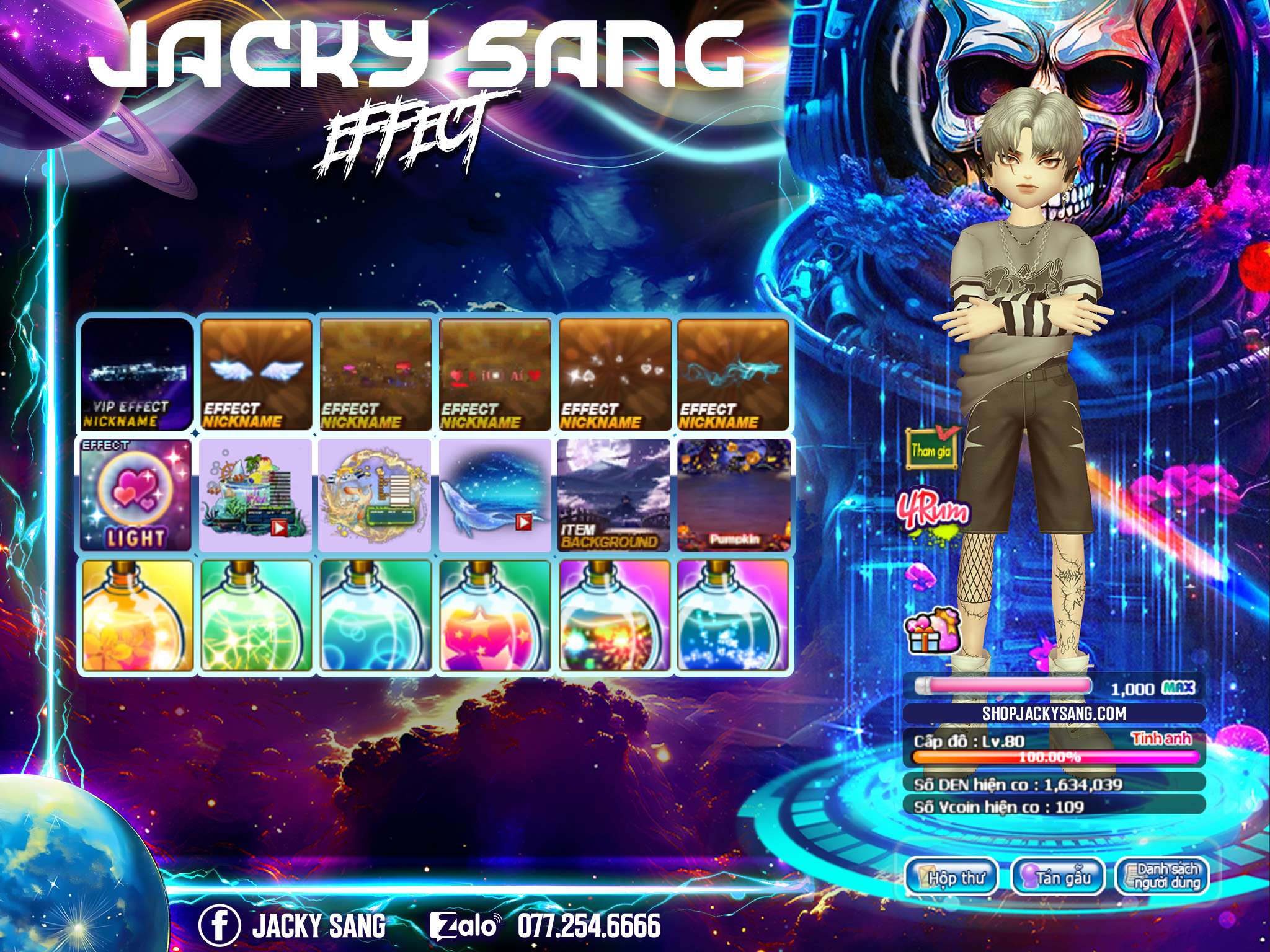Viewport: 1270px width, 952px height.
Task: Pick the moonlit Item Background tile
Action: (613, 496)
